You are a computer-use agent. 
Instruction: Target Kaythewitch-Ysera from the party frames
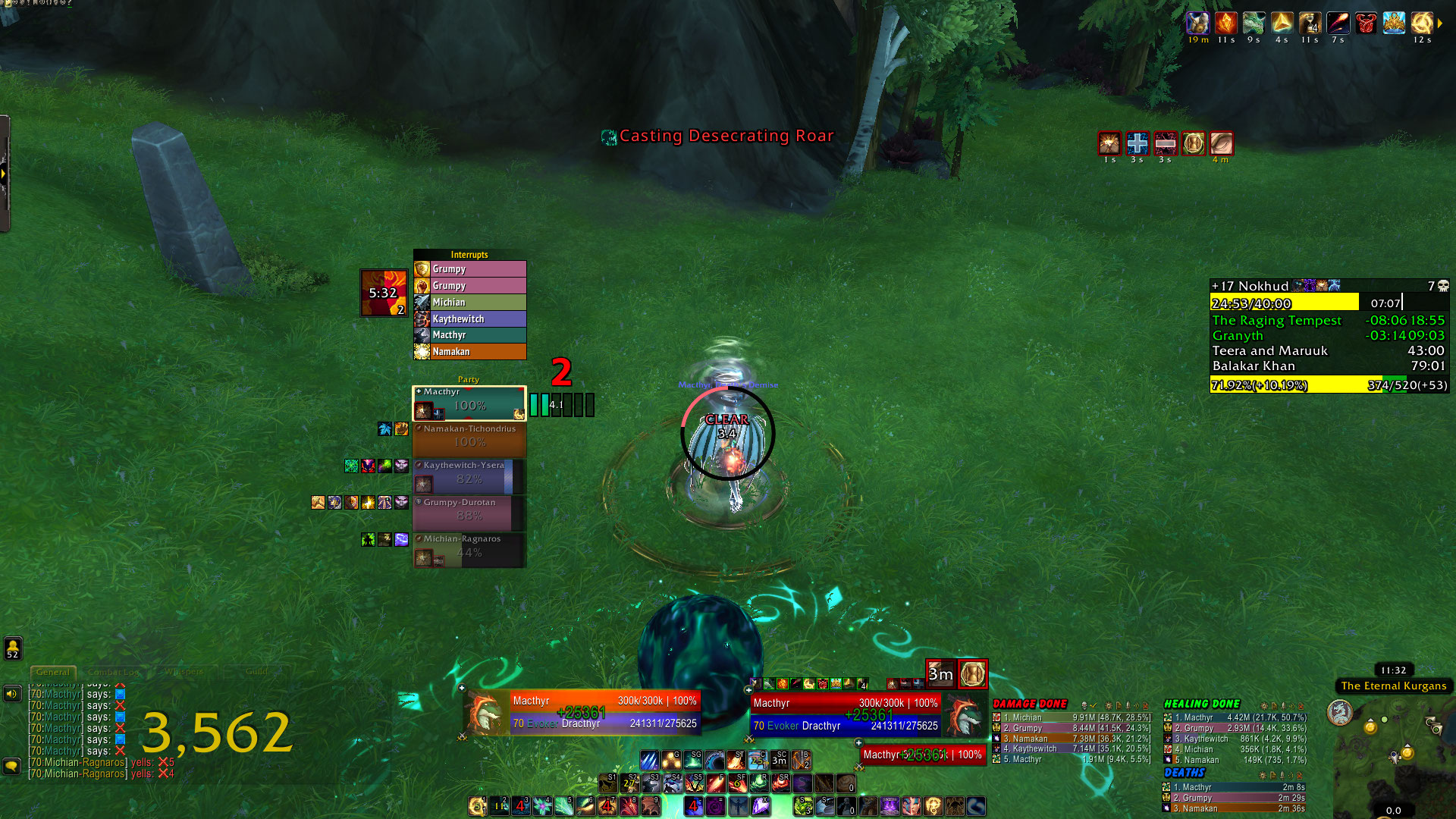469,476
